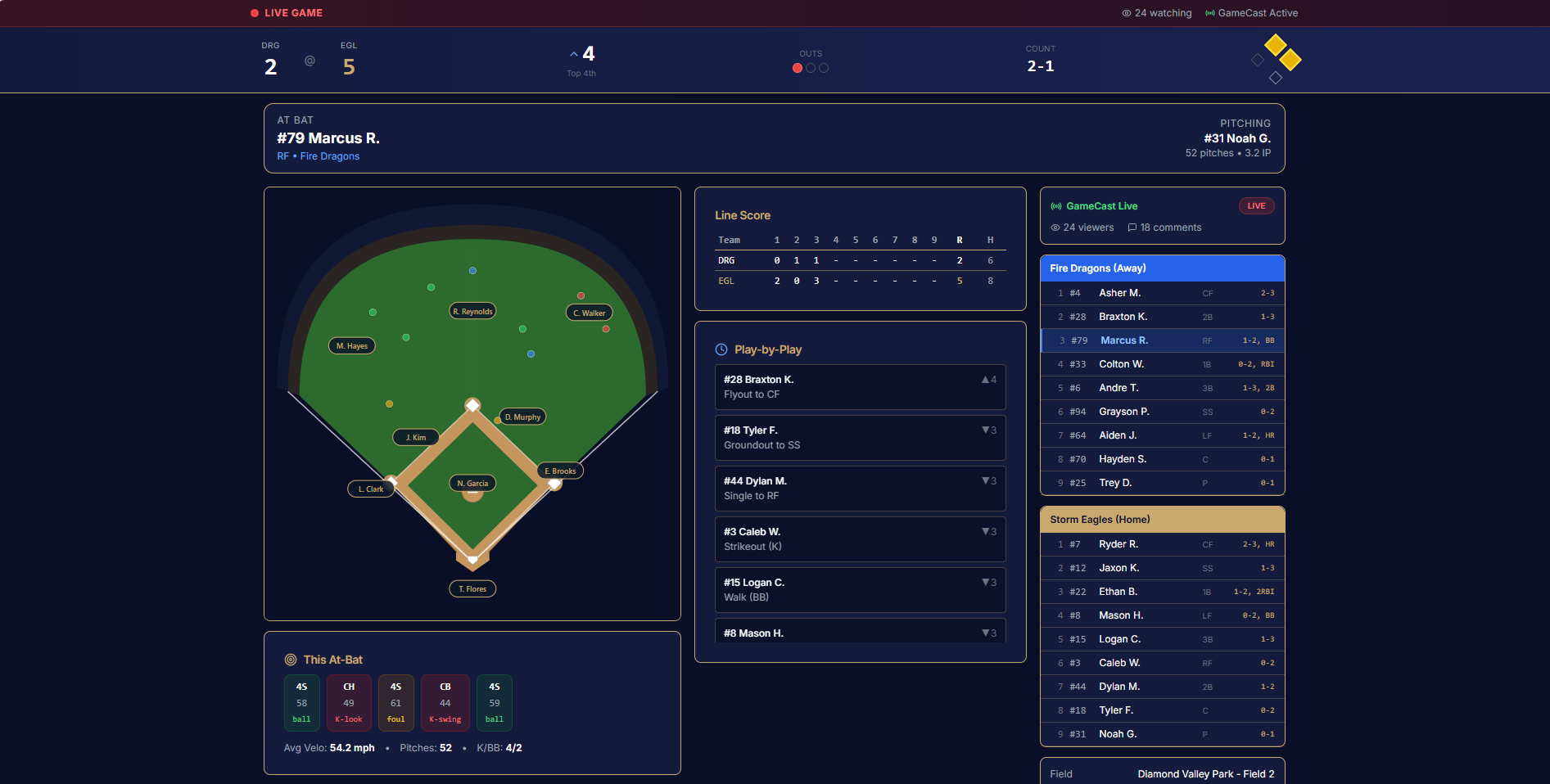Click the LIVE badge in GameCast panel

pos(1257,205)
